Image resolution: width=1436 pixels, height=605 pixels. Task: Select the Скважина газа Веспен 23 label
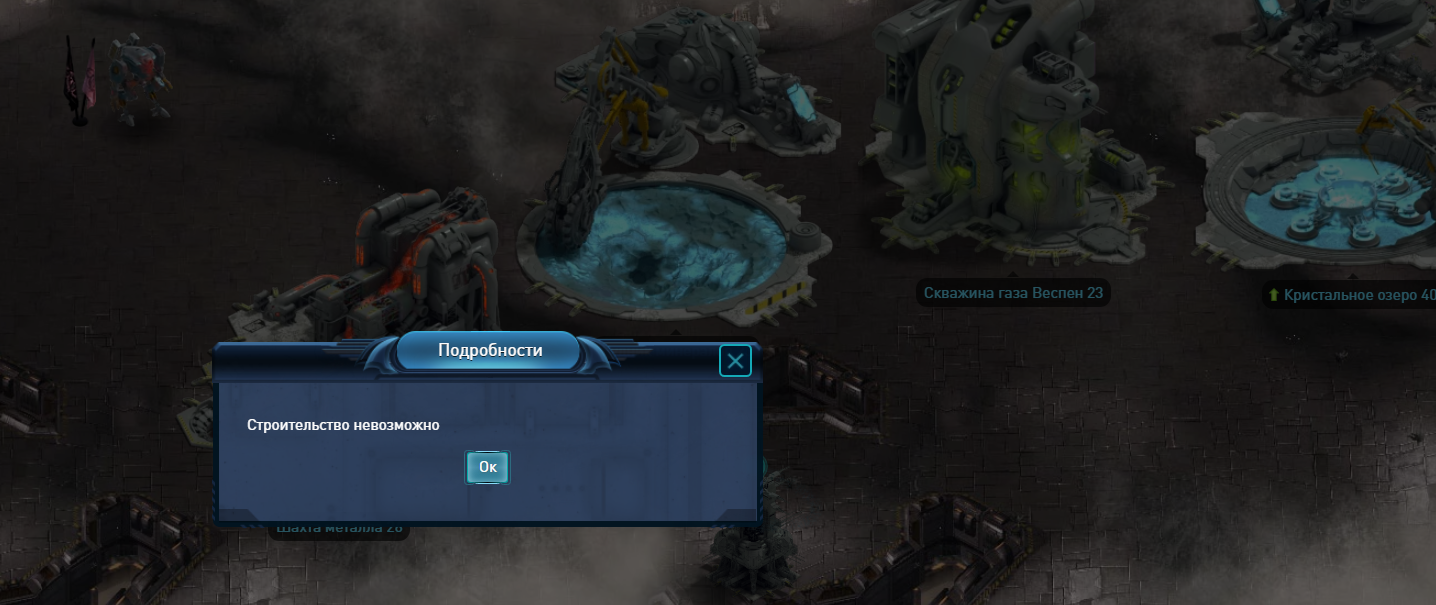(1015, 293)
